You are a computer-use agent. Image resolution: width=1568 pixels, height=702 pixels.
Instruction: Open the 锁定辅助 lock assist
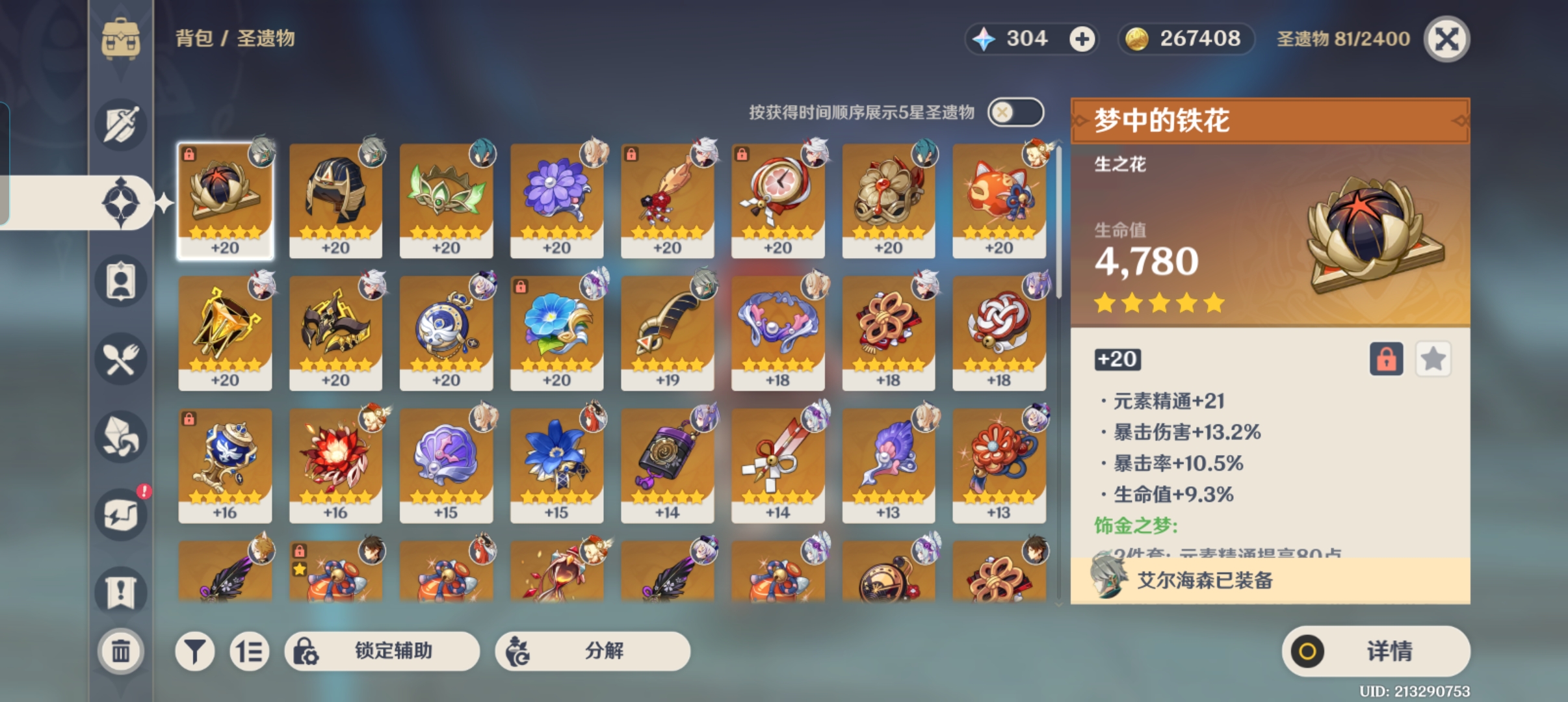pyautogui.click(x=382, y=651)
